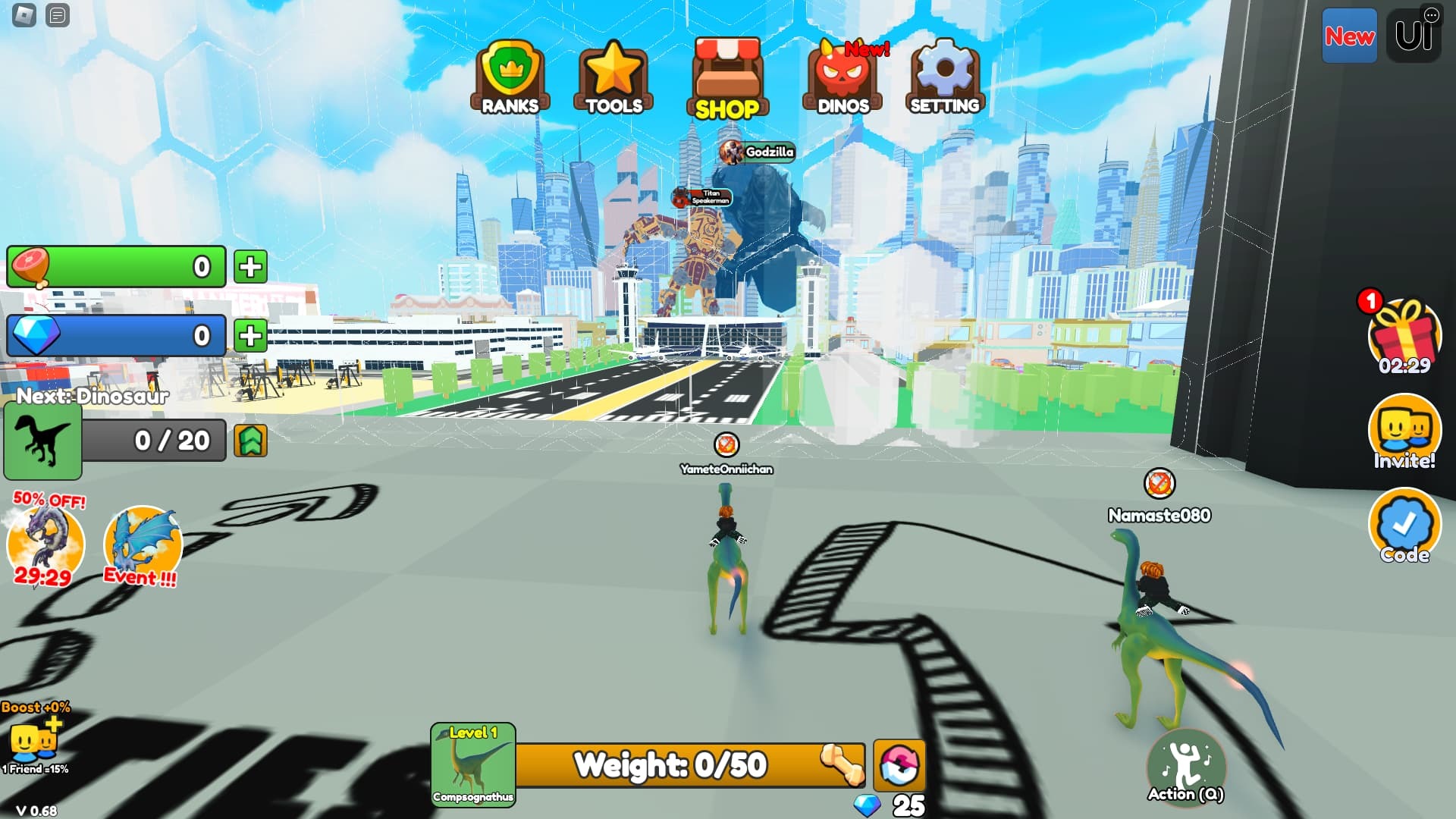Viewport: 1456px width, 819px height.
Task: Click the blue New button
Action: (x=1349, y=36)
